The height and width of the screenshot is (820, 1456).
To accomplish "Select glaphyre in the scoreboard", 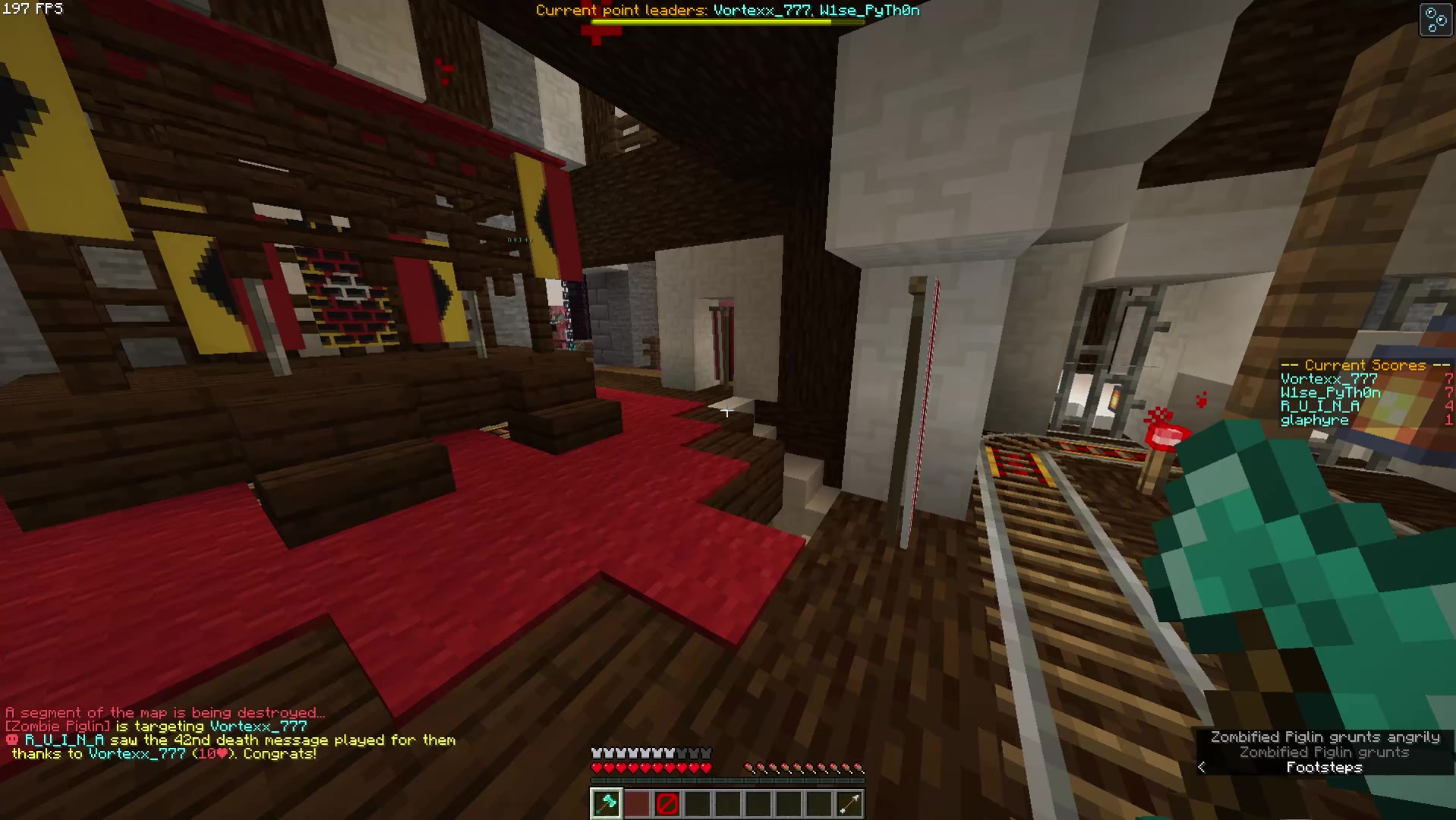I will pos(1313,420).
